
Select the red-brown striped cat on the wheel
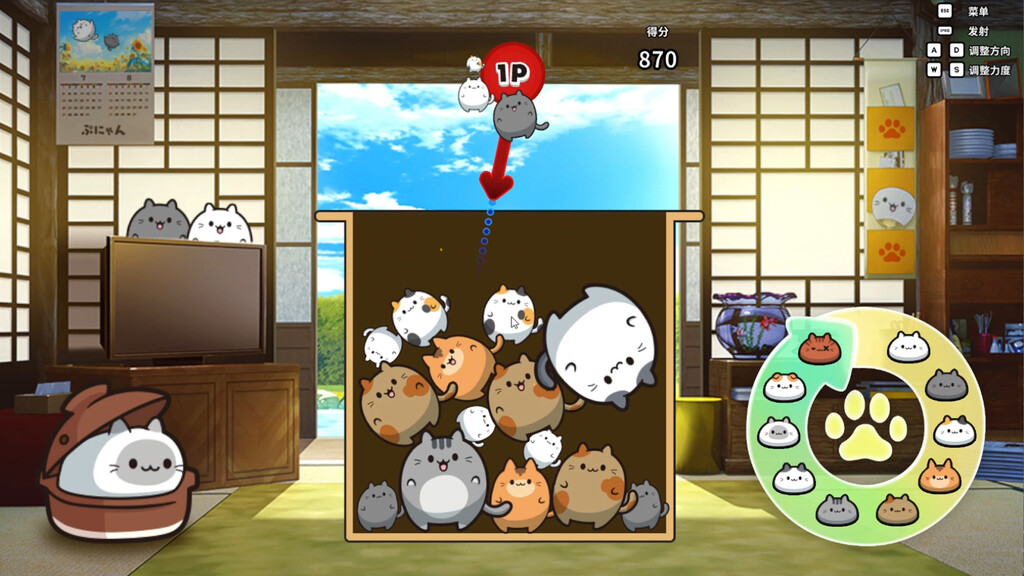[820, 349]
